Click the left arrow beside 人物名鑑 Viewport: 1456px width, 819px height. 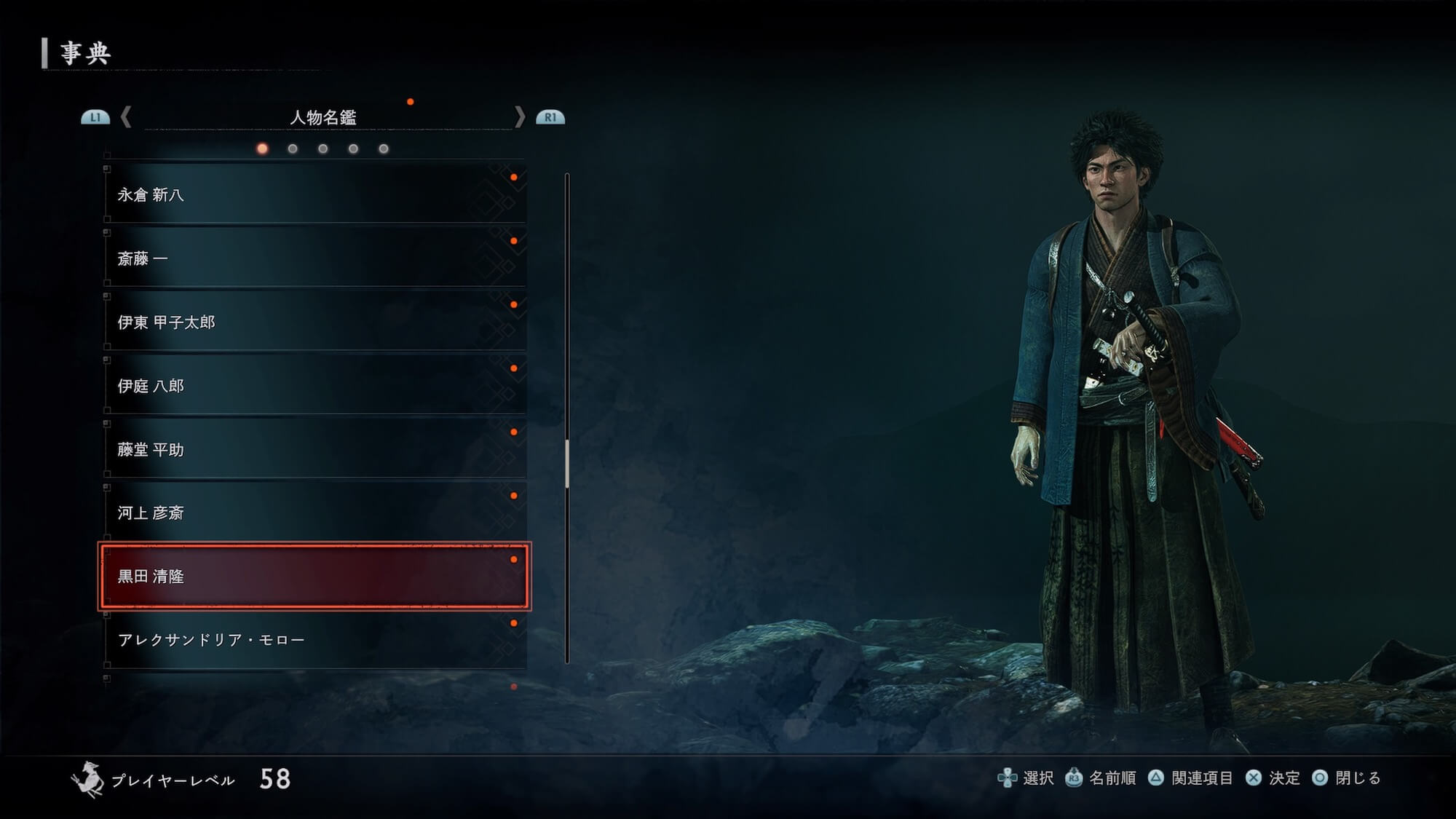click(x=127, y=117)
